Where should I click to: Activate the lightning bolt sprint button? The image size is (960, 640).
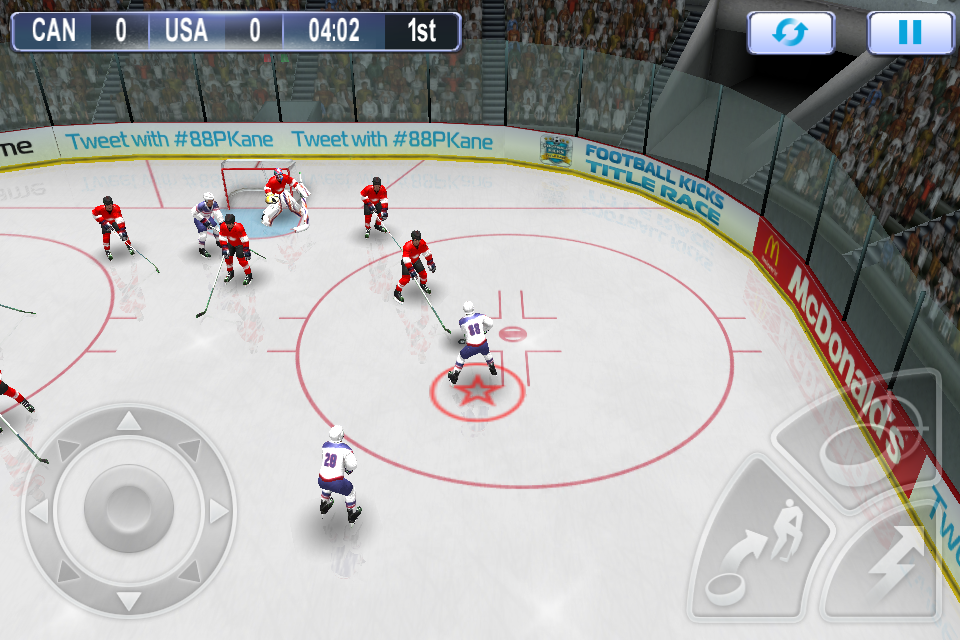(x=888, y=568)
